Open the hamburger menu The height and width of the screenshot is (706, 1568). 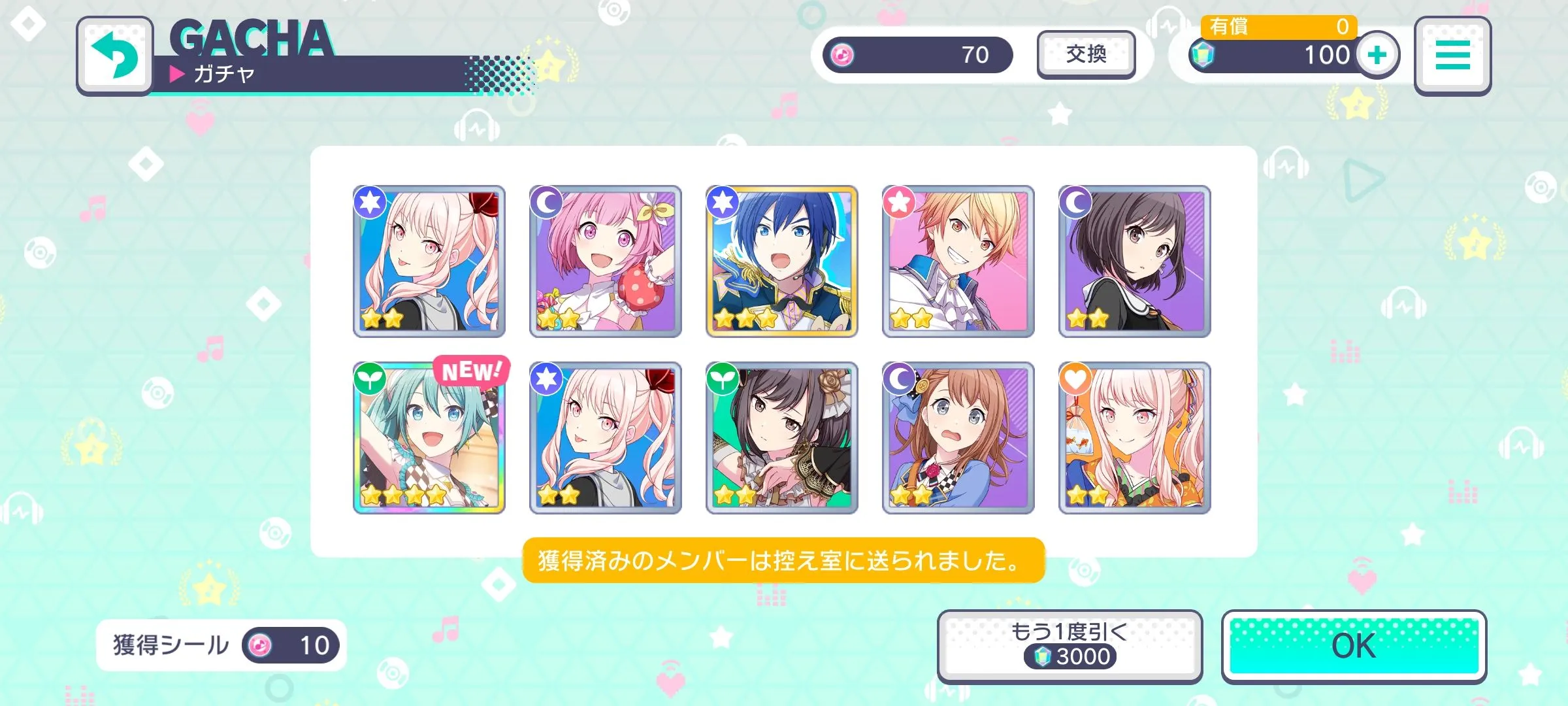pos(1452,56)
